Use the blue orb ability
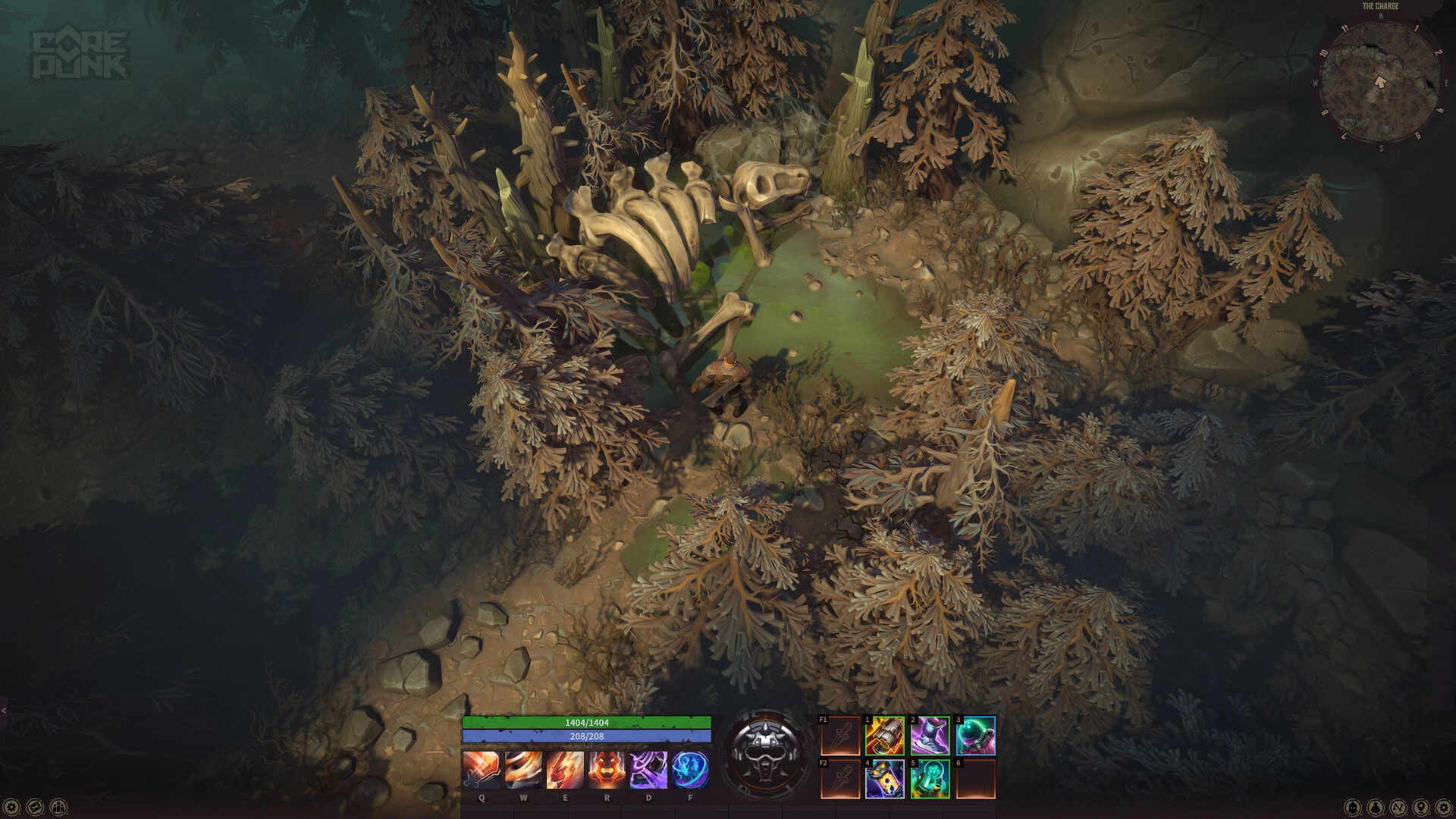This screenshot has height=819, width=1456. [x=690, y=770]
